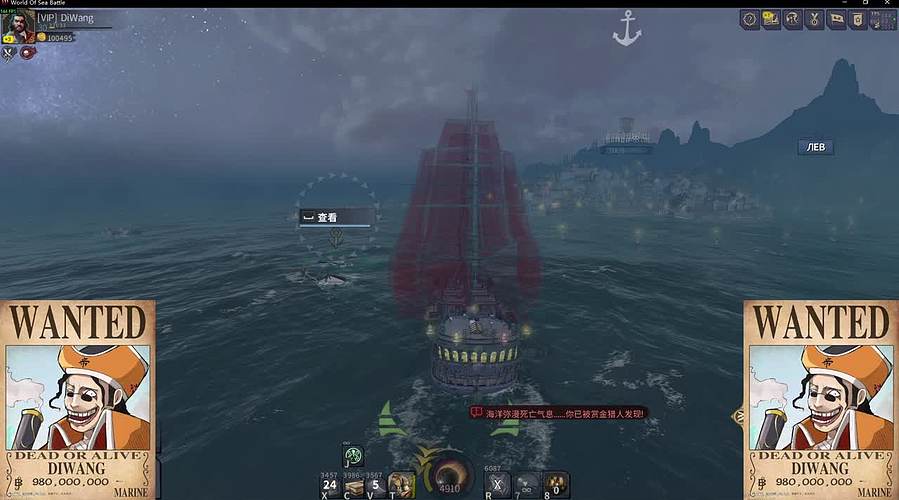The image size is (899, 500).
Task: Open the question mark help icon
Action: (749, 19)
